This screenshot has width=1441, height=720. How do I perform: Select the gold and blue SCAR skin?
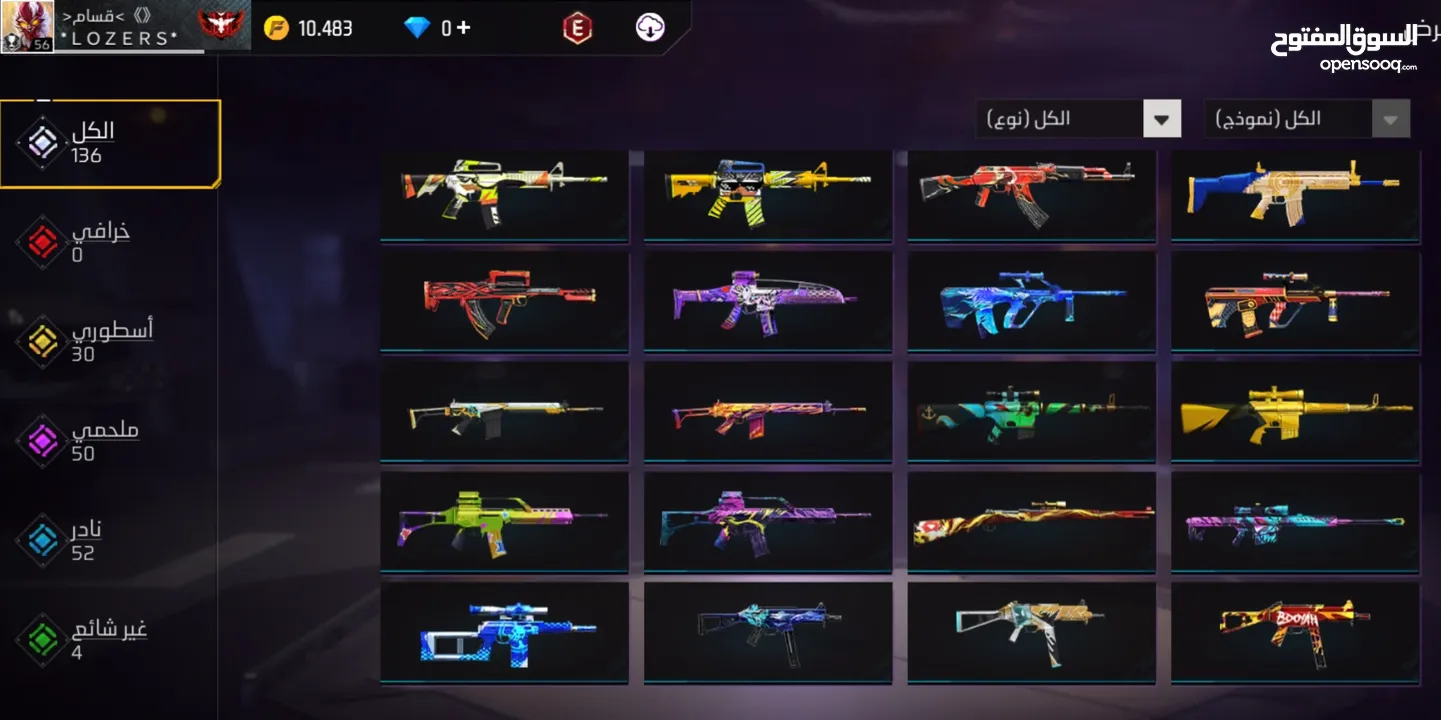(x=1295, y=194)
